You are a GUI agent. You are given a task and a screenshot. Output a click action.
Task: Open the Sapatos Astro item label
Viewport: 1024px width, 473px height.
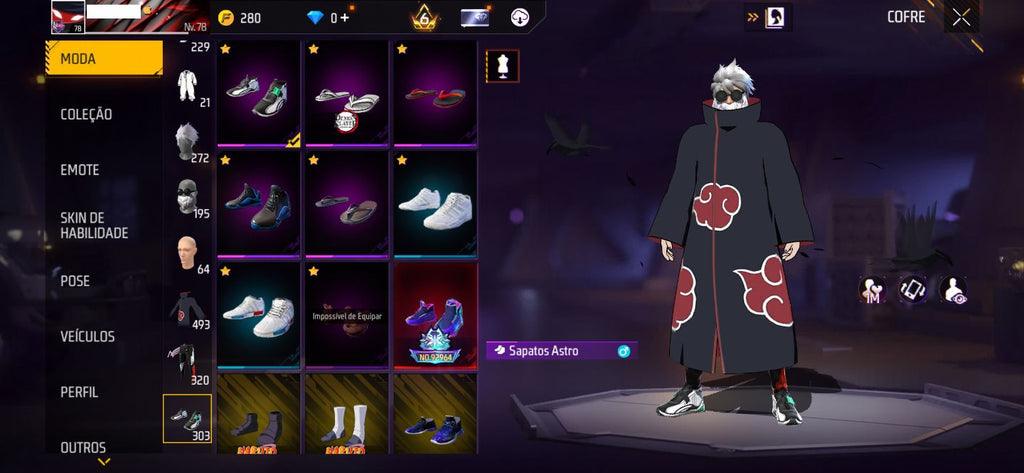click(x=560, y=351)
